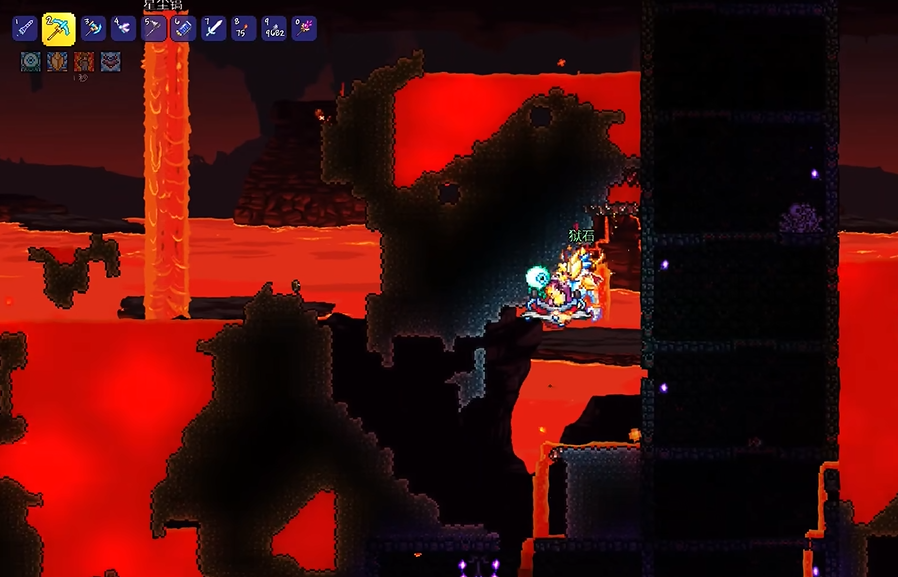Select the winged item in slot 4
The image size is (898, 577).
124,28
